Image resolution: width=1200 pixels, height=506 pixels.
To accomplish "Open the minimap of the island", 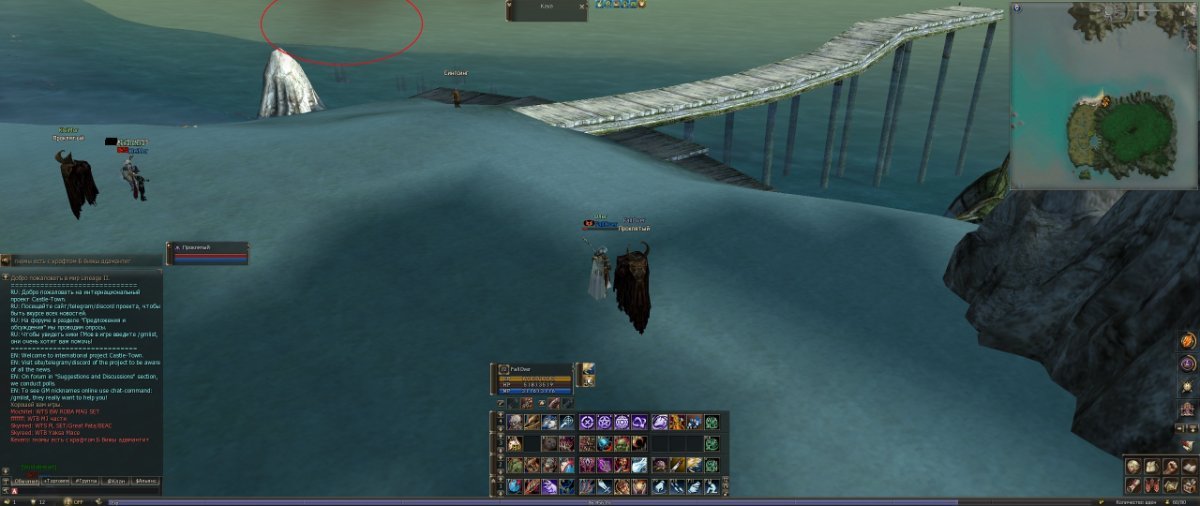I will pyautogui.click(x=1103, y=96).
